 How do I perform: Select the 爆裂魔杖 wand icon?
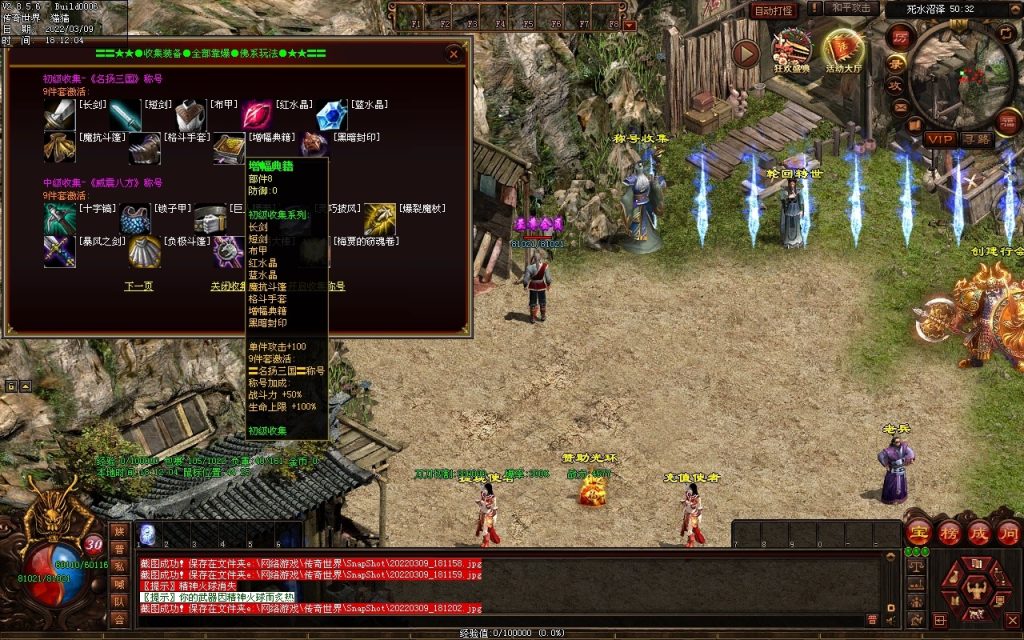point(379,218)
